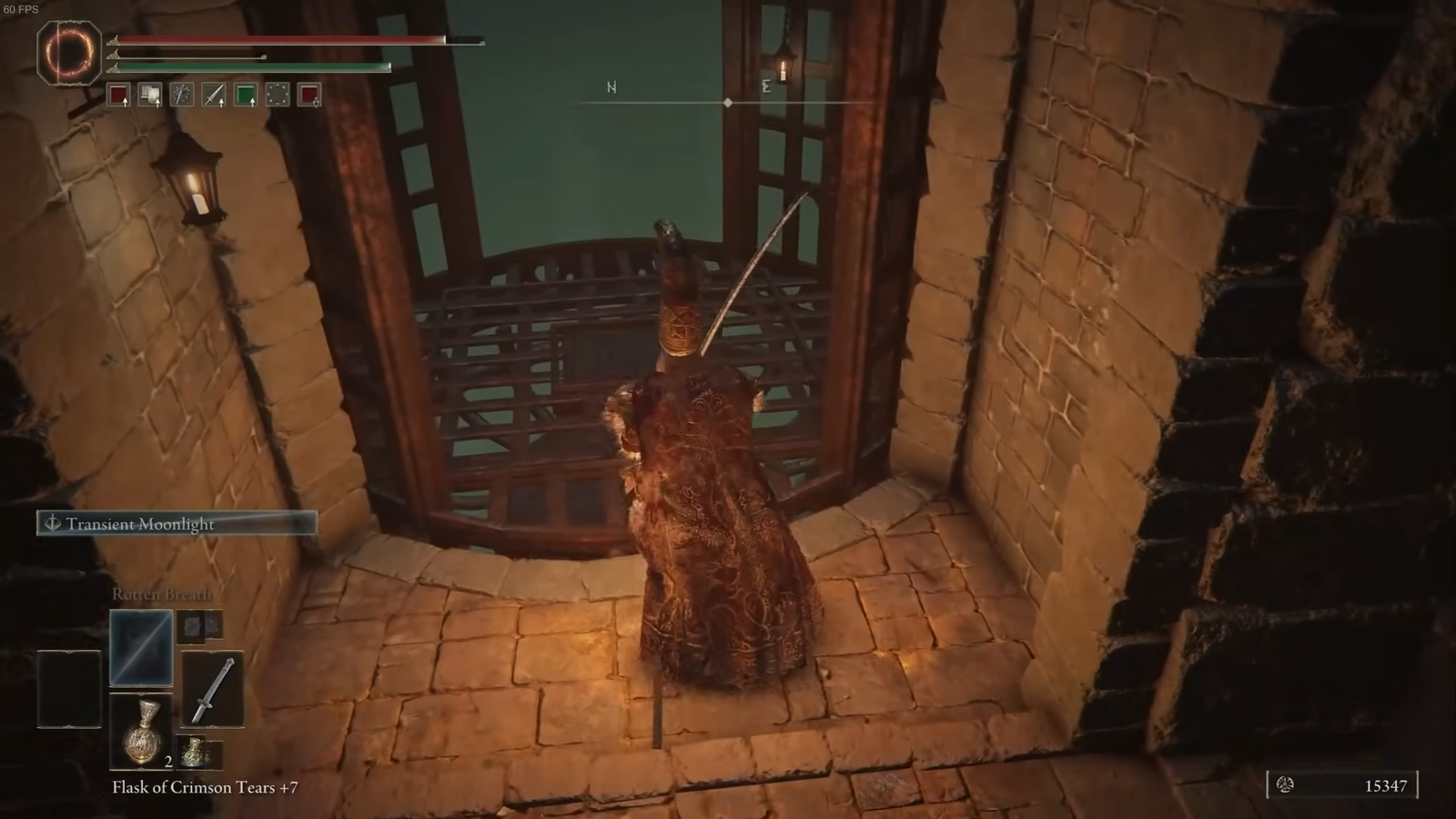Select the green Flask of Cerulean Tears icon

tap(245, 96)
